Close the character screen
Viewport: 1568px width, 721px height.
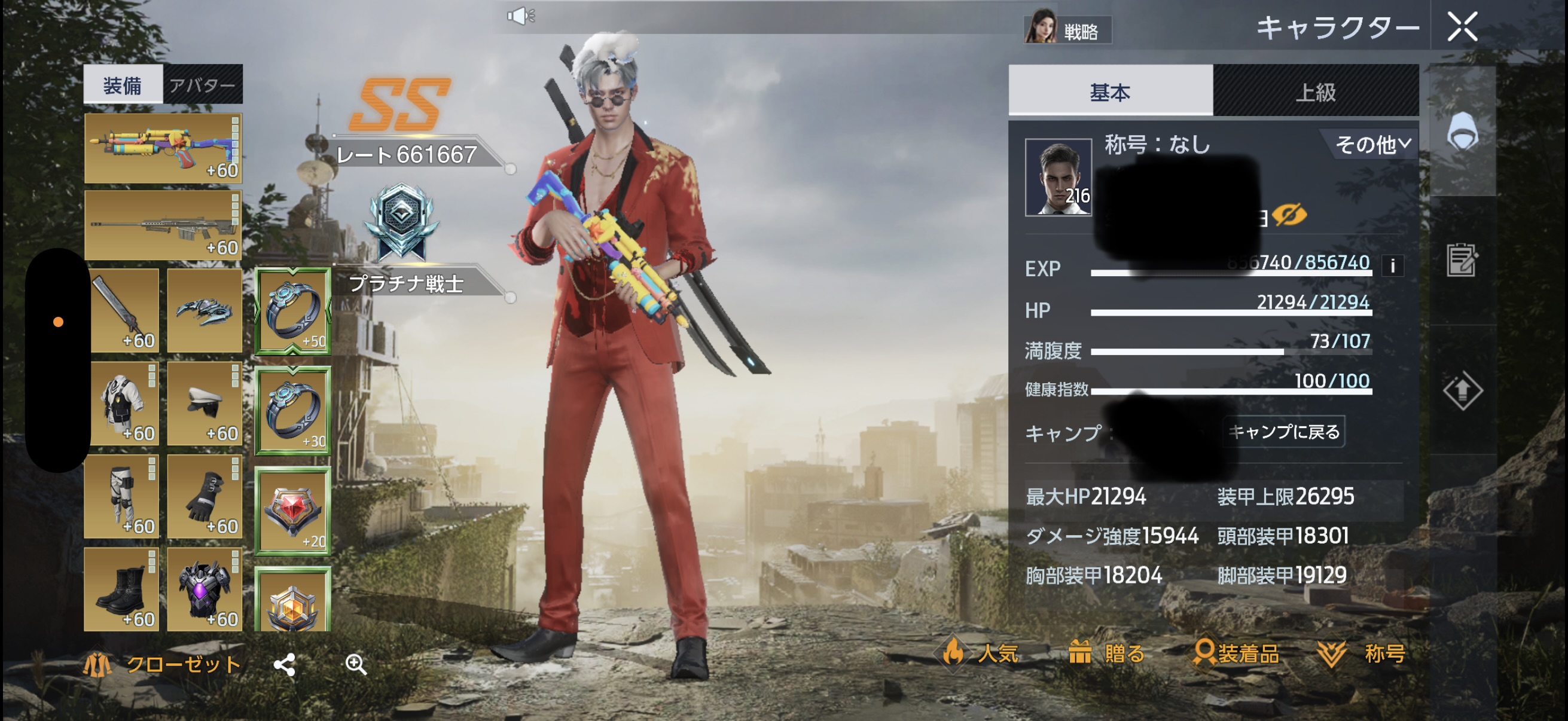1462,28
